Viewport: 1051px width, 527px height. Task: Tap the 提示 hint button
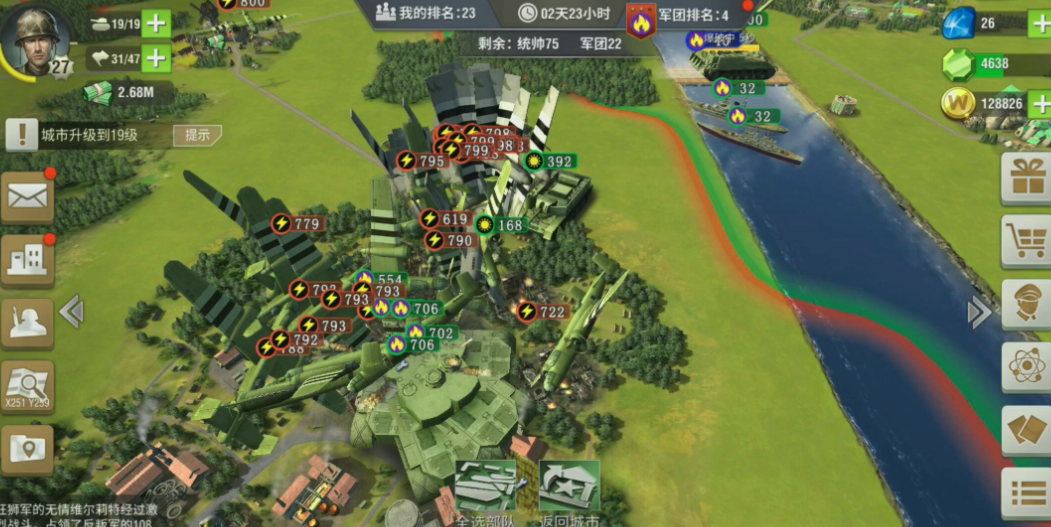[197, 135]
